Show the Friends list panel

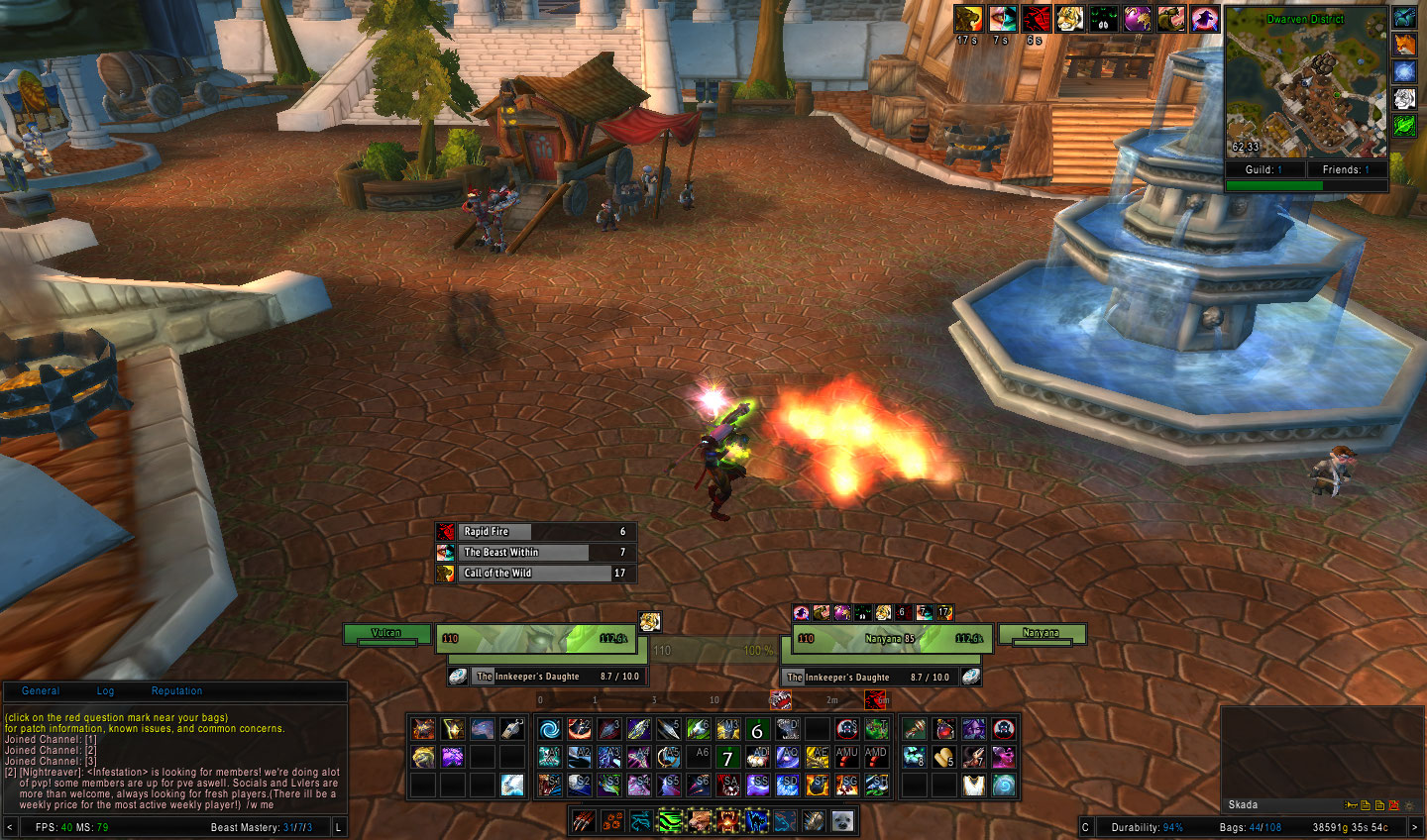tap(1346, 170)
